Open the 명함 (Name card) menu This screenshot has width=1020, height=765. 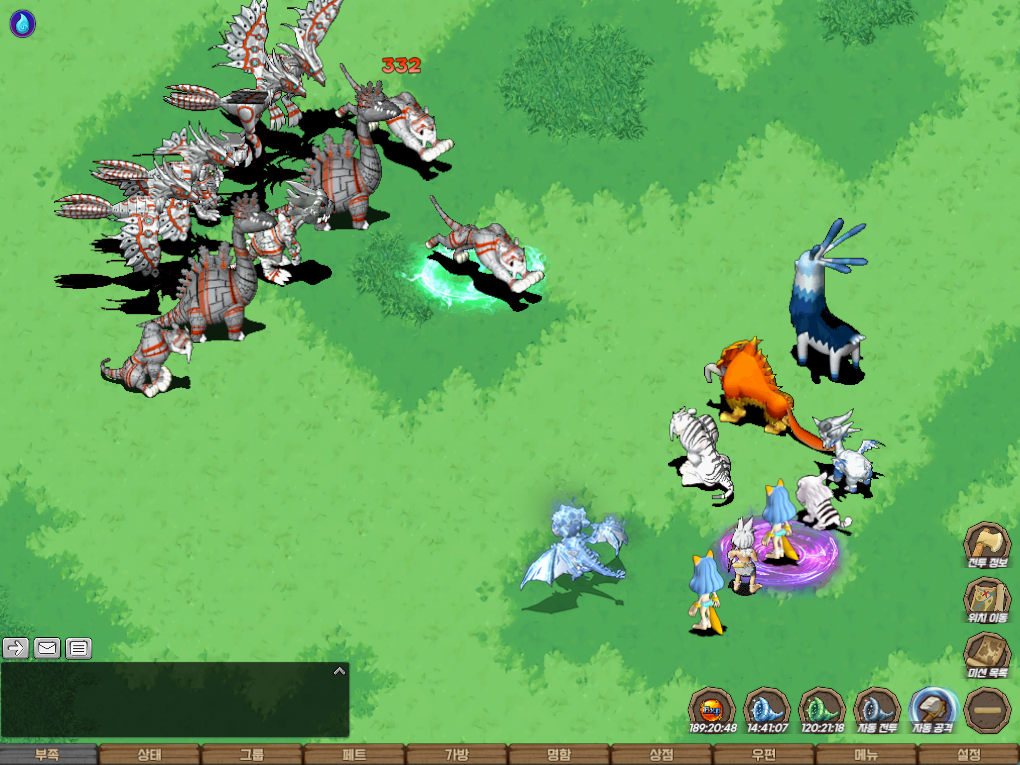(x=558, y=755)
